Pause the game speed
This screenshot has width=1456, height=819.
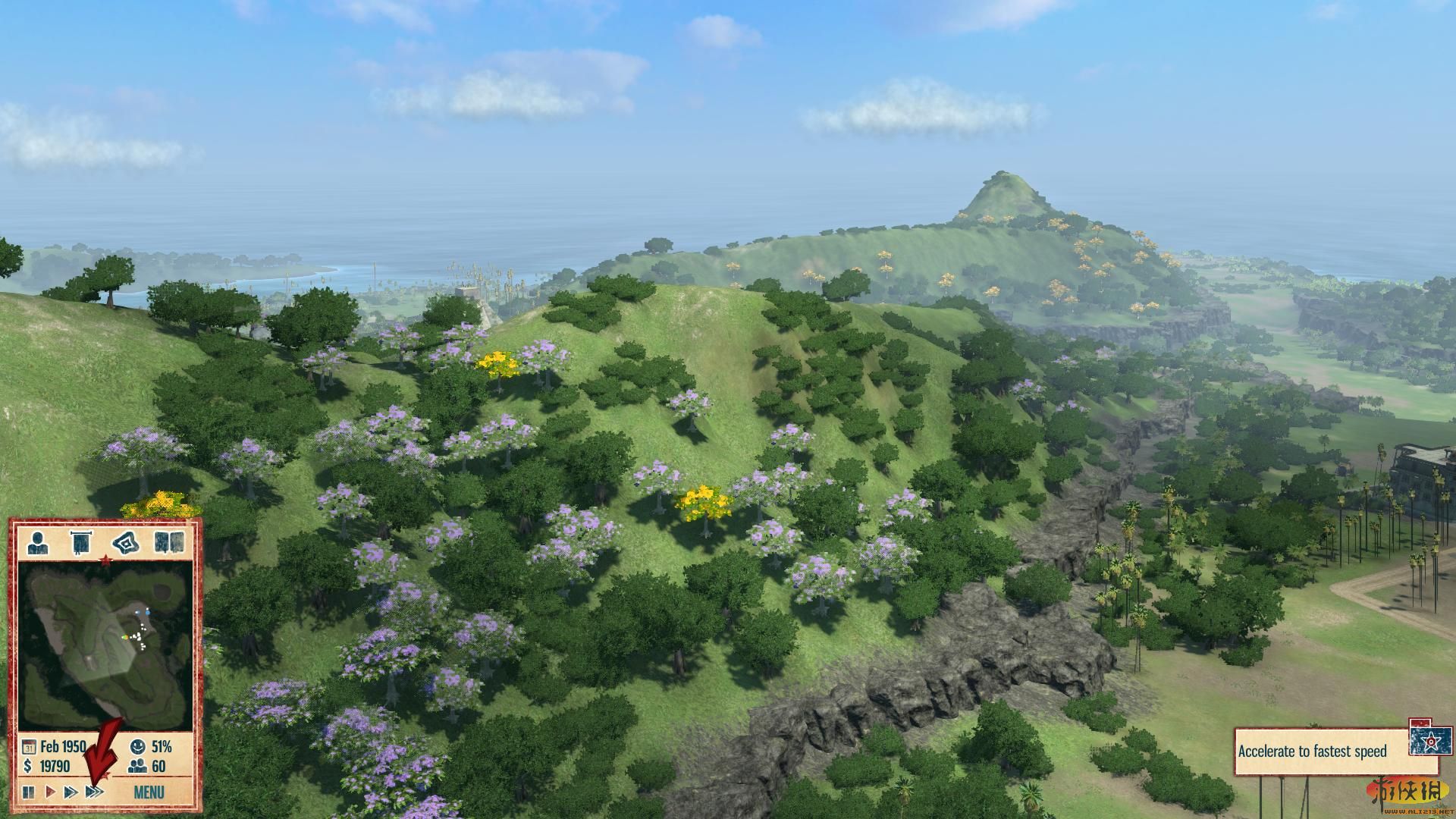click(29, 792)
